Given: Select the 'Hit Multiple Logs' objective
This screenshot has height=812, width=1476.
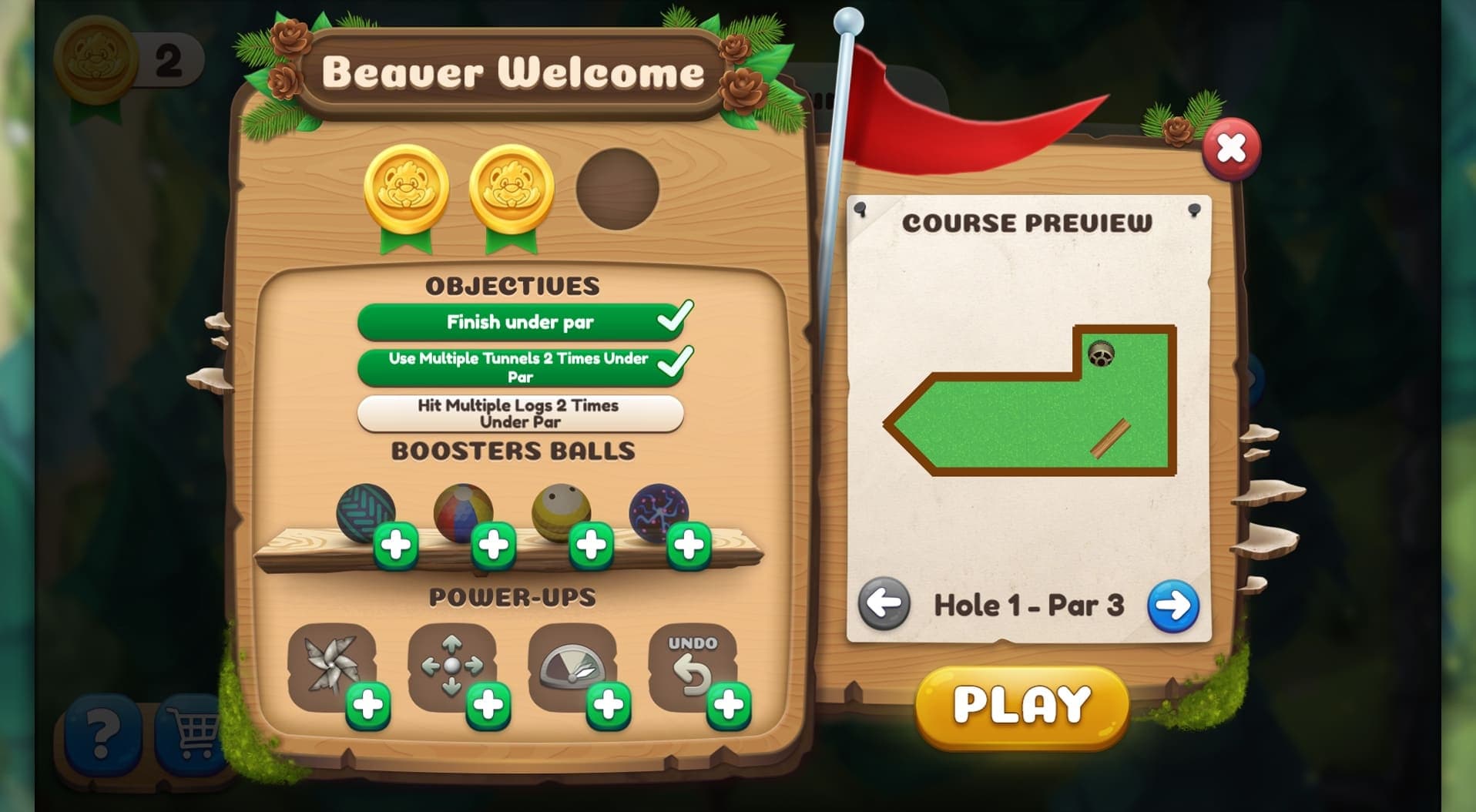Looking at the screenshot, I should [519, 413].
